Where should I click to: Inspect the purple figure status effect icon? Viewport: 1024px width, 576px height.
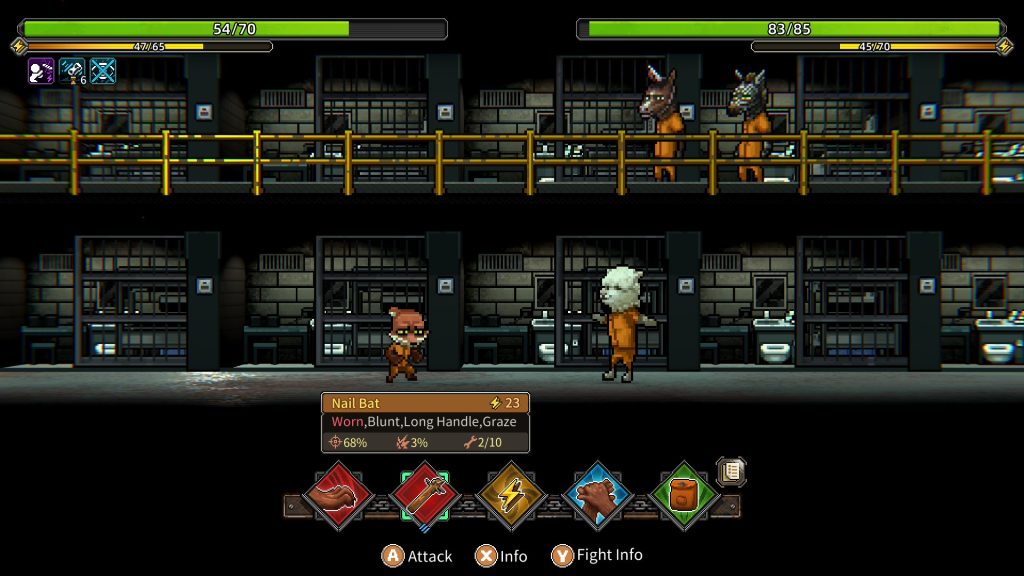pyautogui.click(x=41, y=70)
